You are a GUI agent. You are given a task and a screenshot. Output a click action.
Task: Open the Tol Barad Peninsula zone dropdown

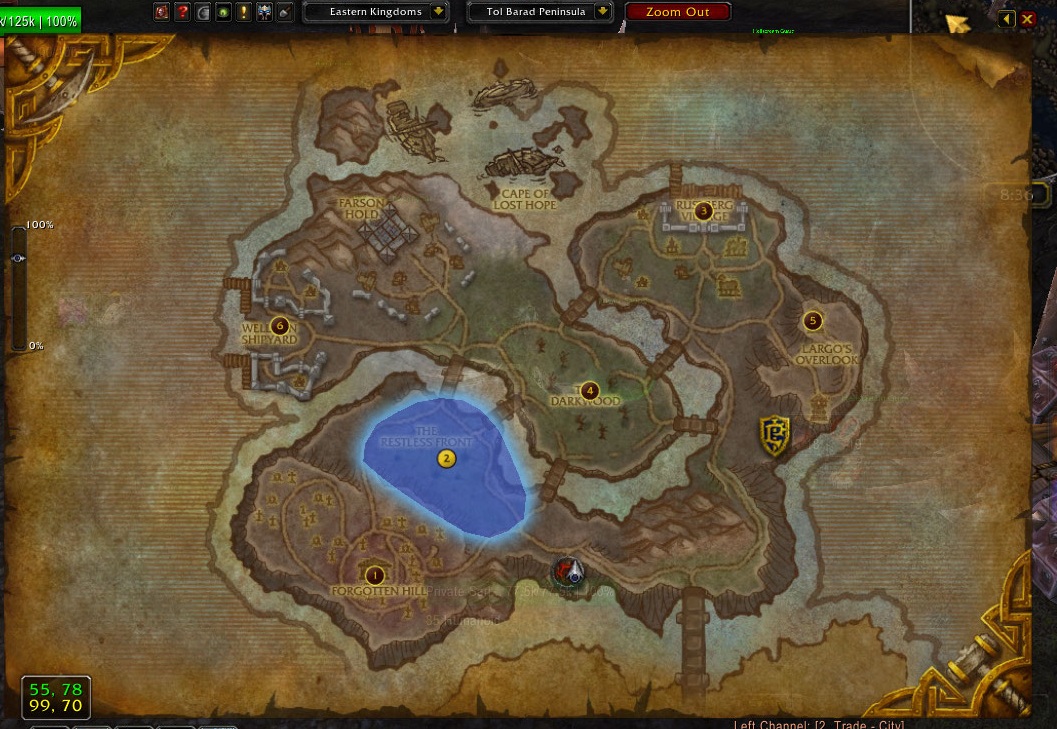603,12
